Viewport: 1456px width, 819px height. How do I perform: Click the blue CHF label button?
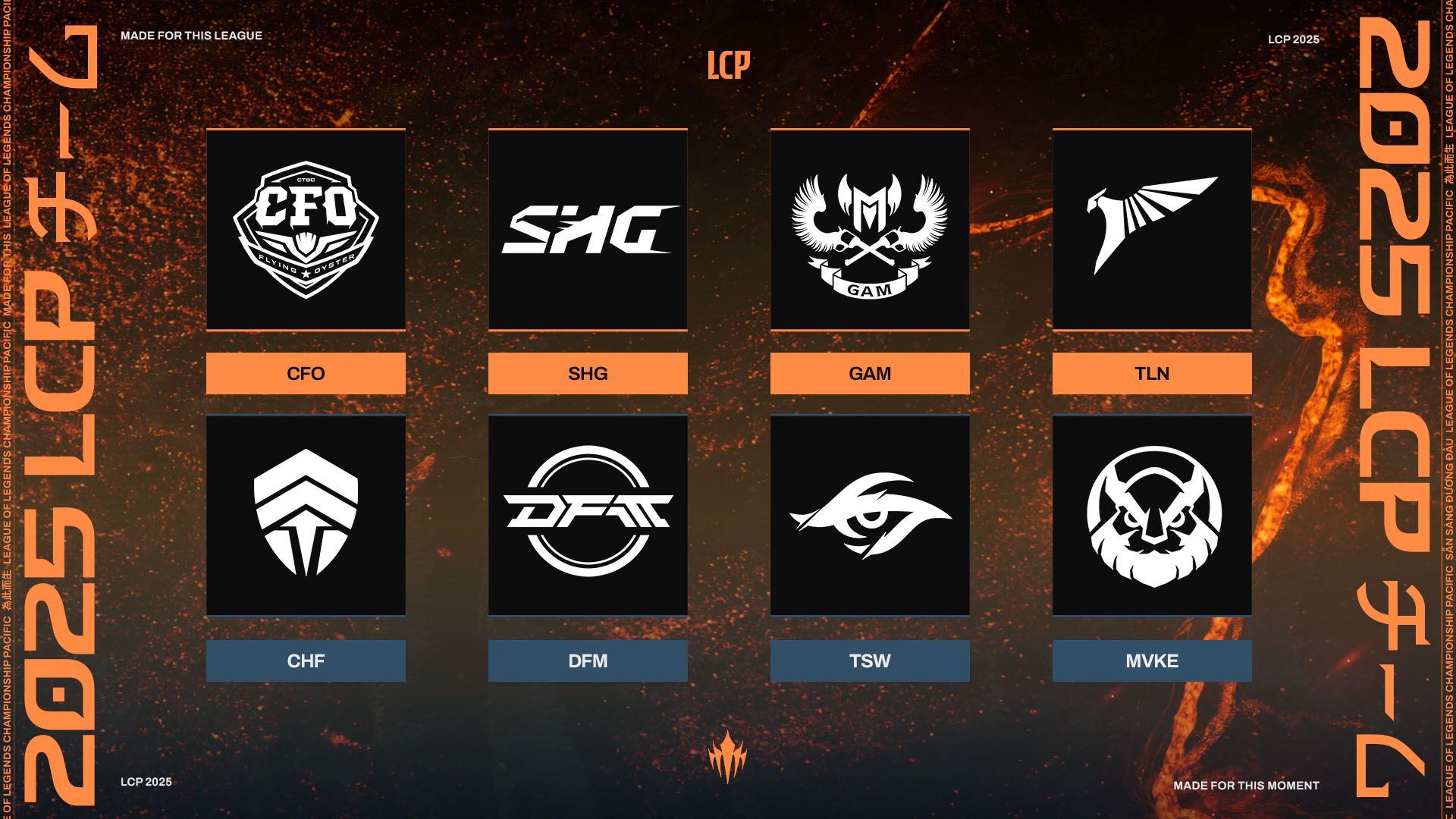coord(306,661)
